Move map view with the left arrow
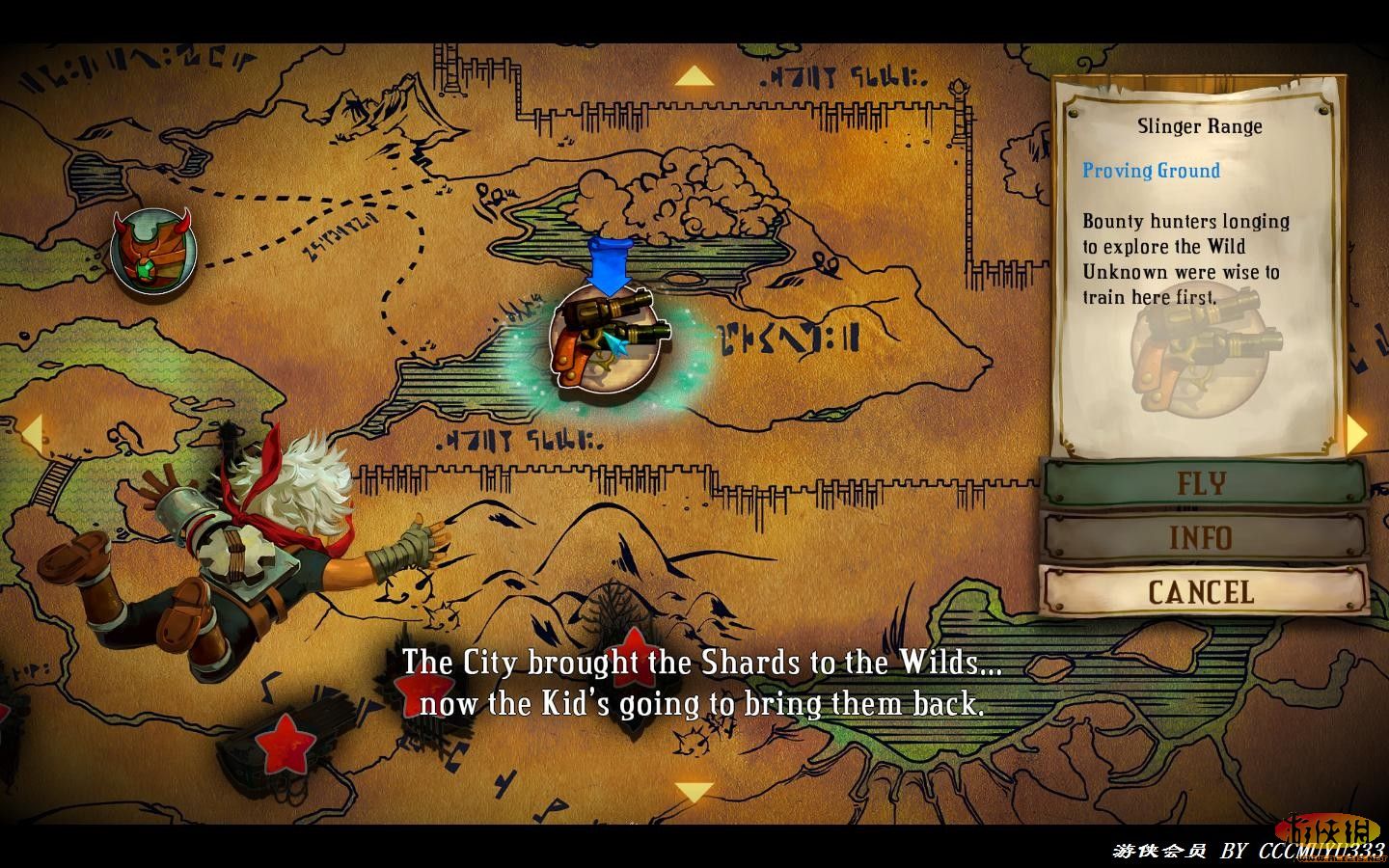Viewport: 1389px width, 868px height. tap(32, 433)
